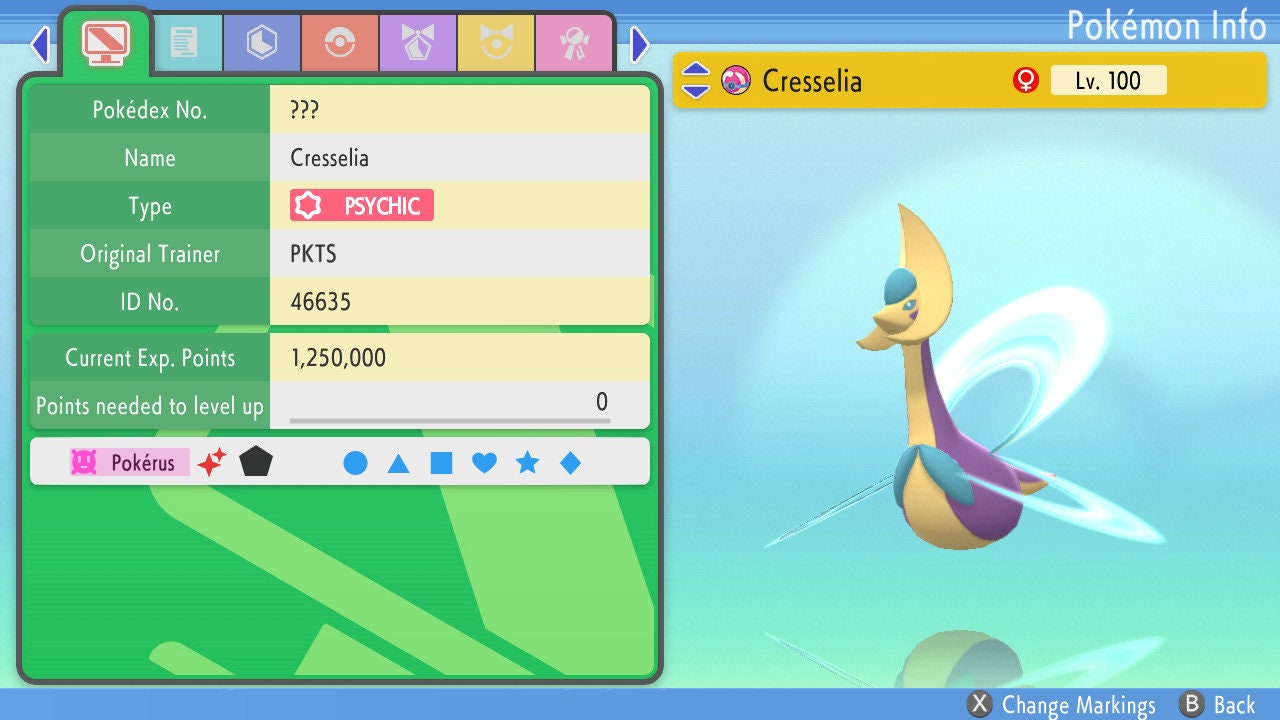Screen dimensions: 1280x720
Task: Open the pink ribbons tab
Action: tap(573, 43)
